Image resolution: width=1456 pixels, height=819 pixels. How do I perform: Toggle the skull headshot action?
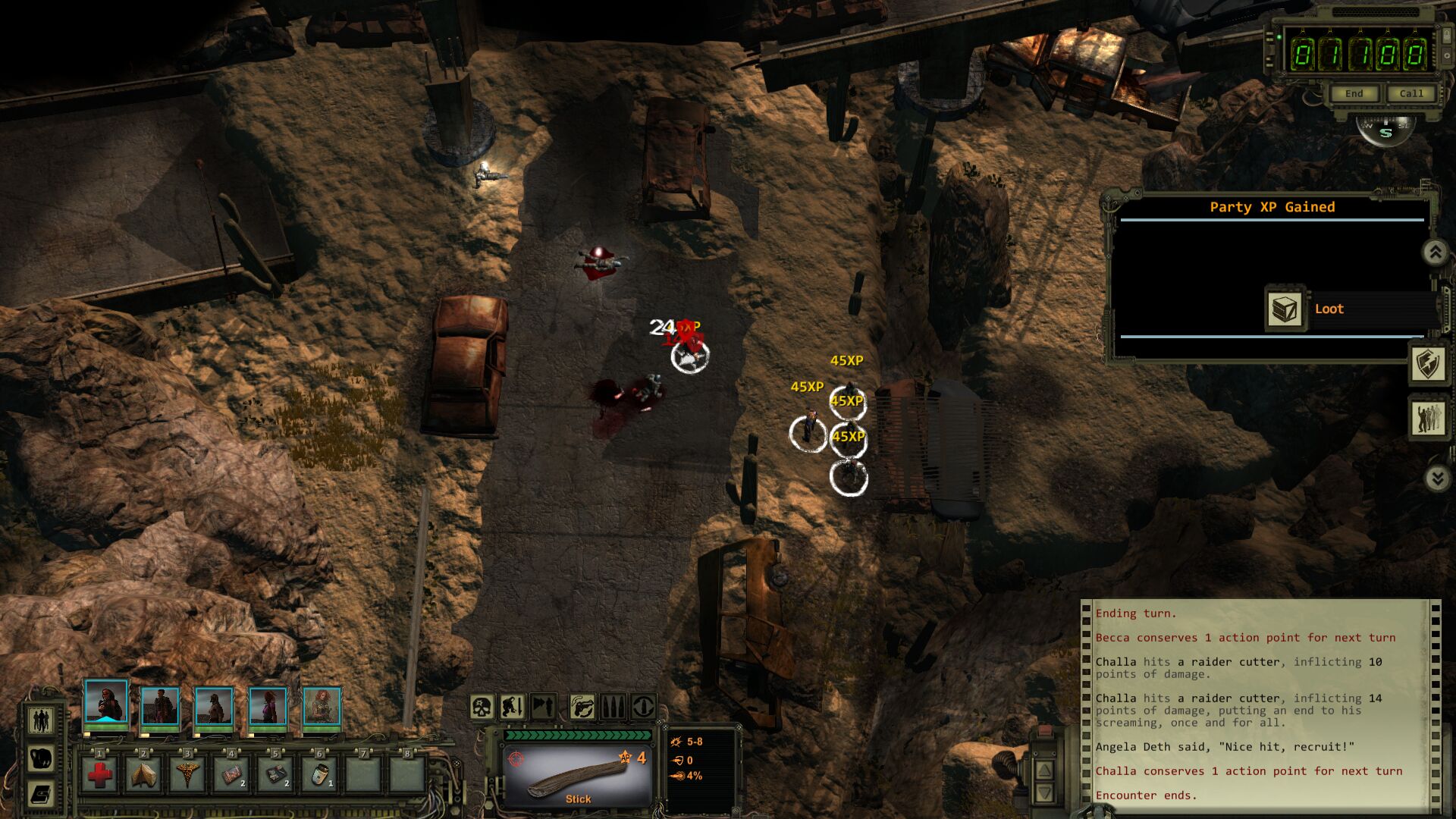coord(482,708)
